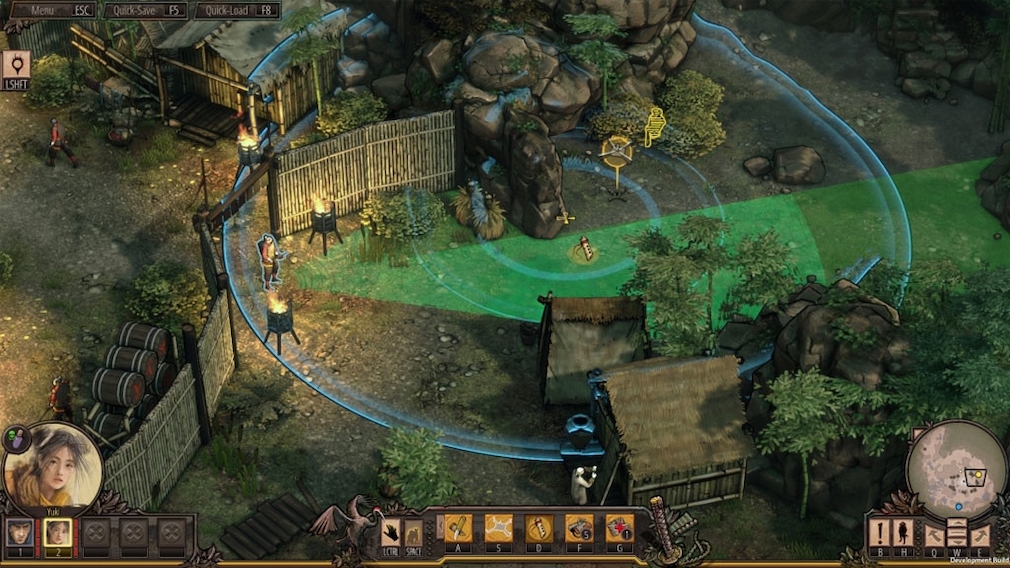The height and width of the screenshot is (568, 1010).
Task: Select the pistol ability with 5 ammo
Action: pos(579,527)
